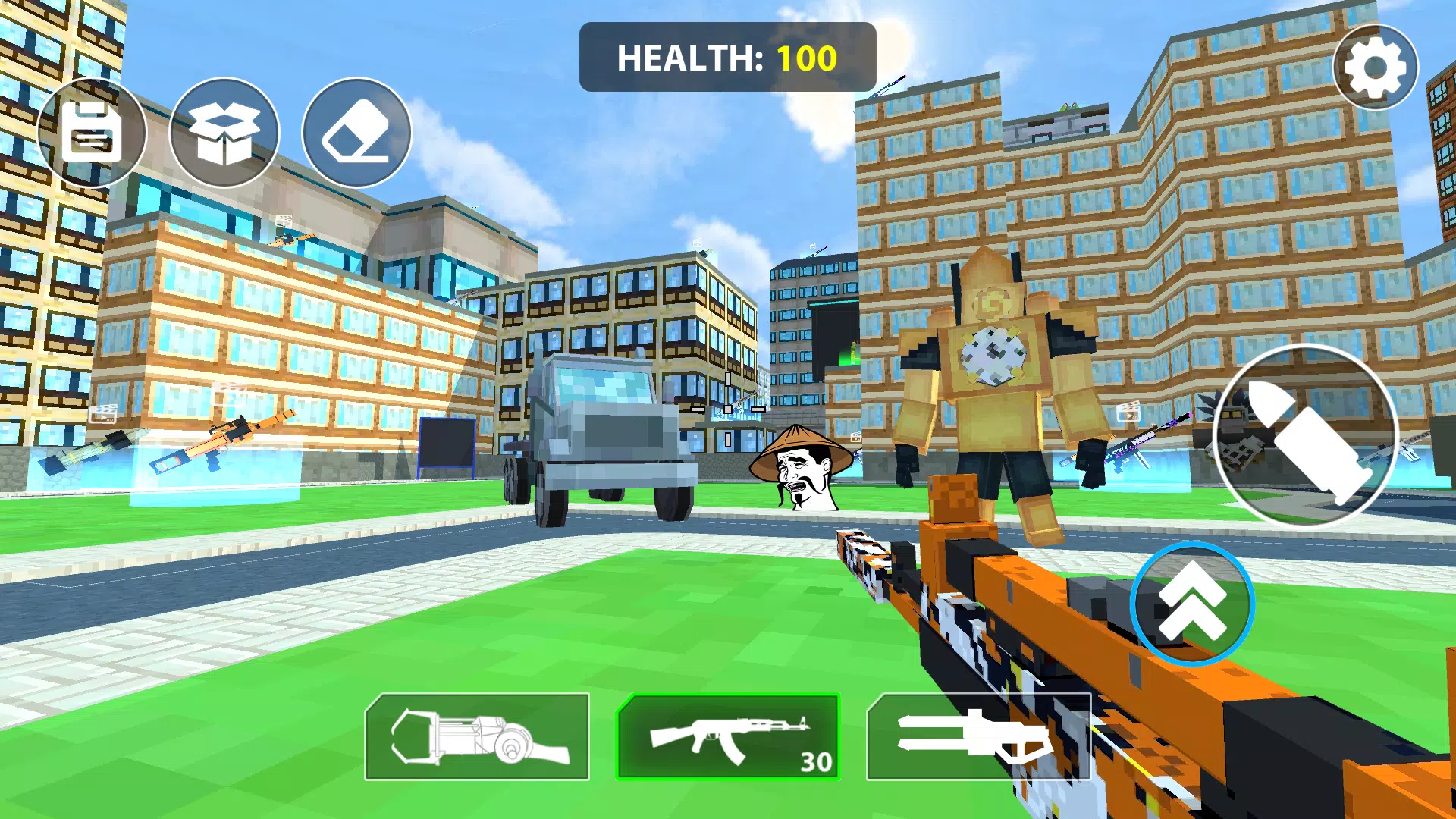Tap the video ad clapperboard near the left rifle
The height and width of the screenshot is (819, 1456).
coord(102,414)
